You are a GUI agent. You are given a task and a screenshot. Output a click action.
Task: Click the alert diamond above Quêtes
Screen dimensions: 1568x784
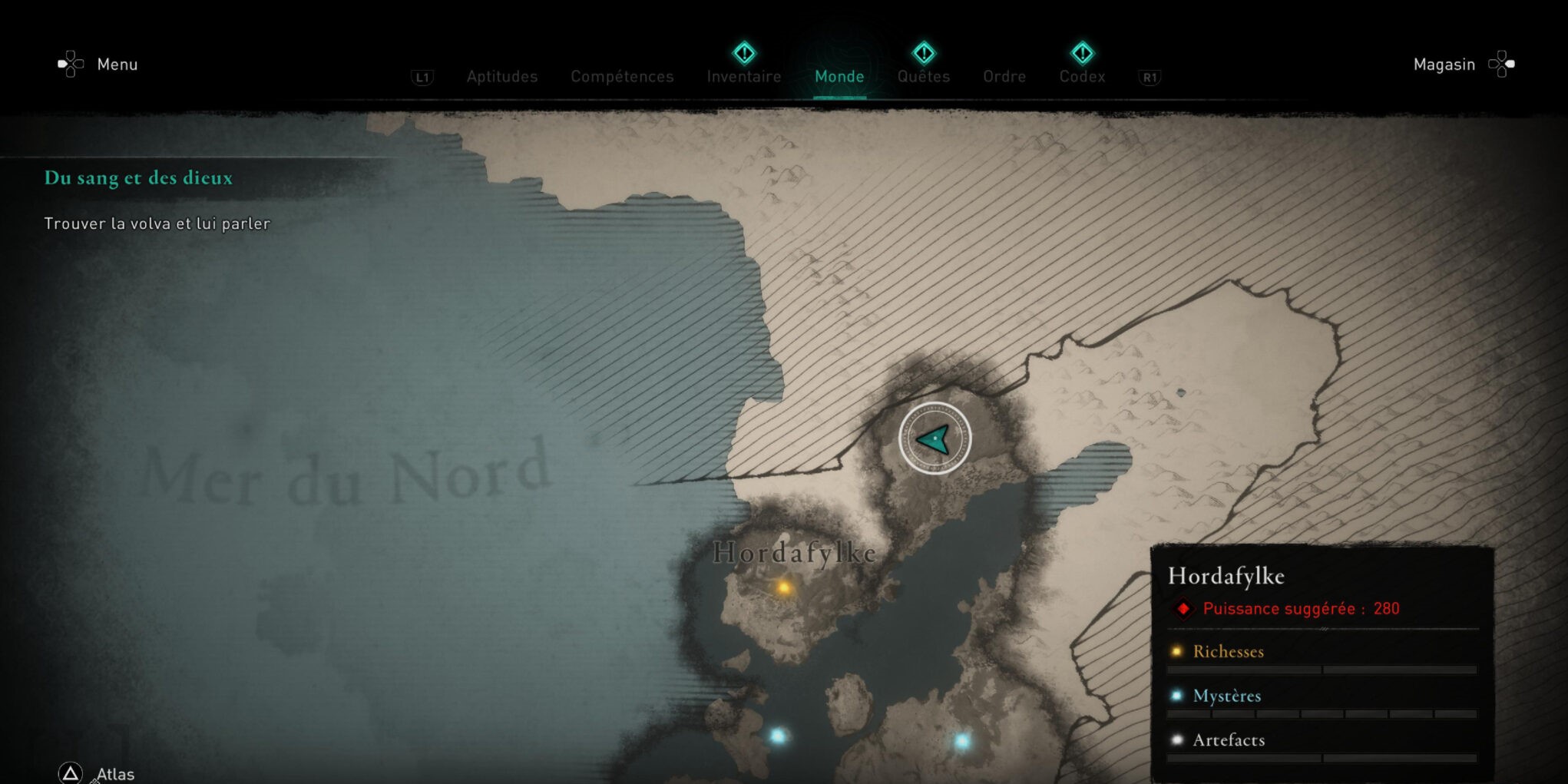coord(924,52)
